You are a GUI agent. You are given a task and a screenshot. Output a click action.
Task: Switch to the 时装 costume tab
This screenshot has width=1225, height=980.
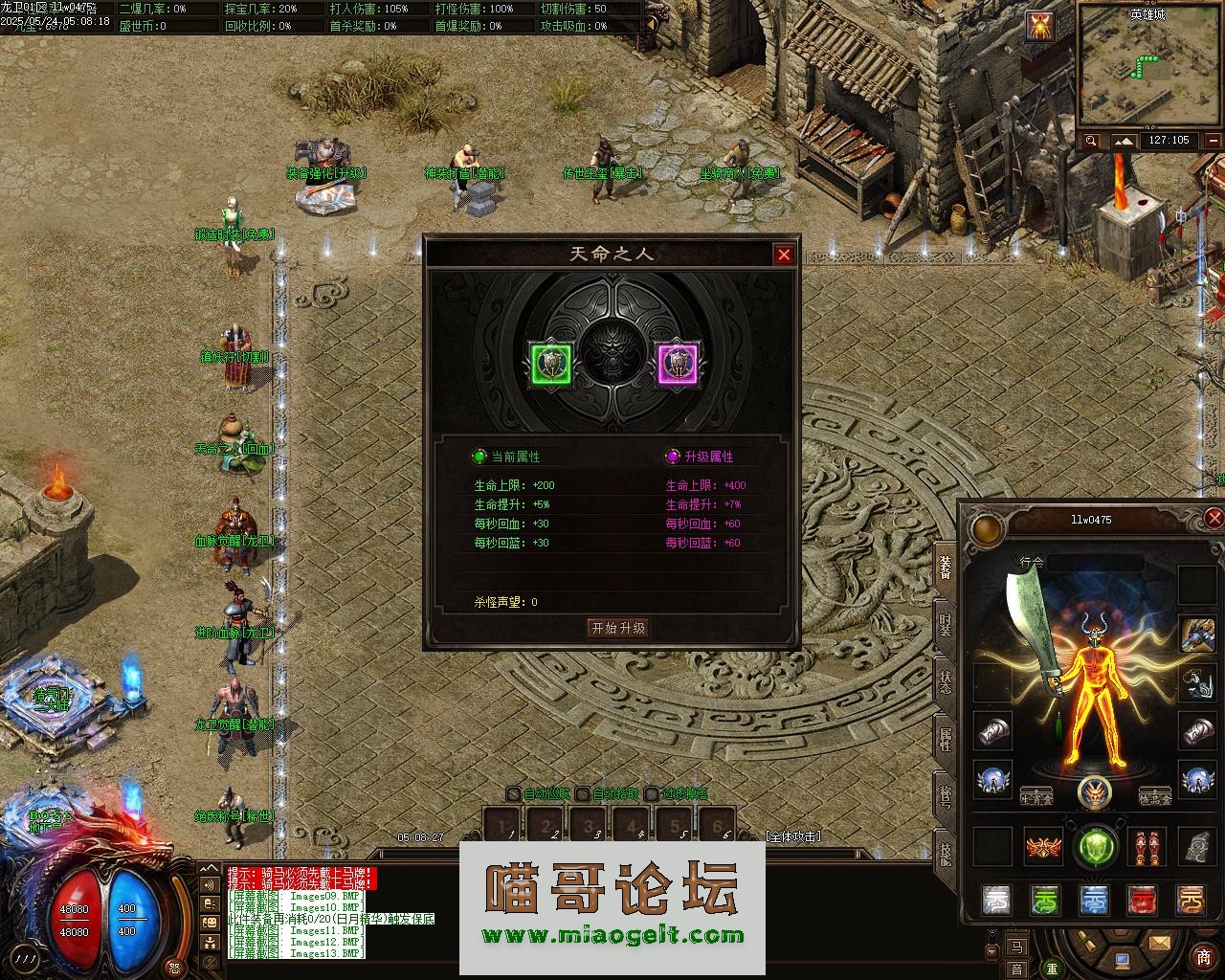(947, 626)
